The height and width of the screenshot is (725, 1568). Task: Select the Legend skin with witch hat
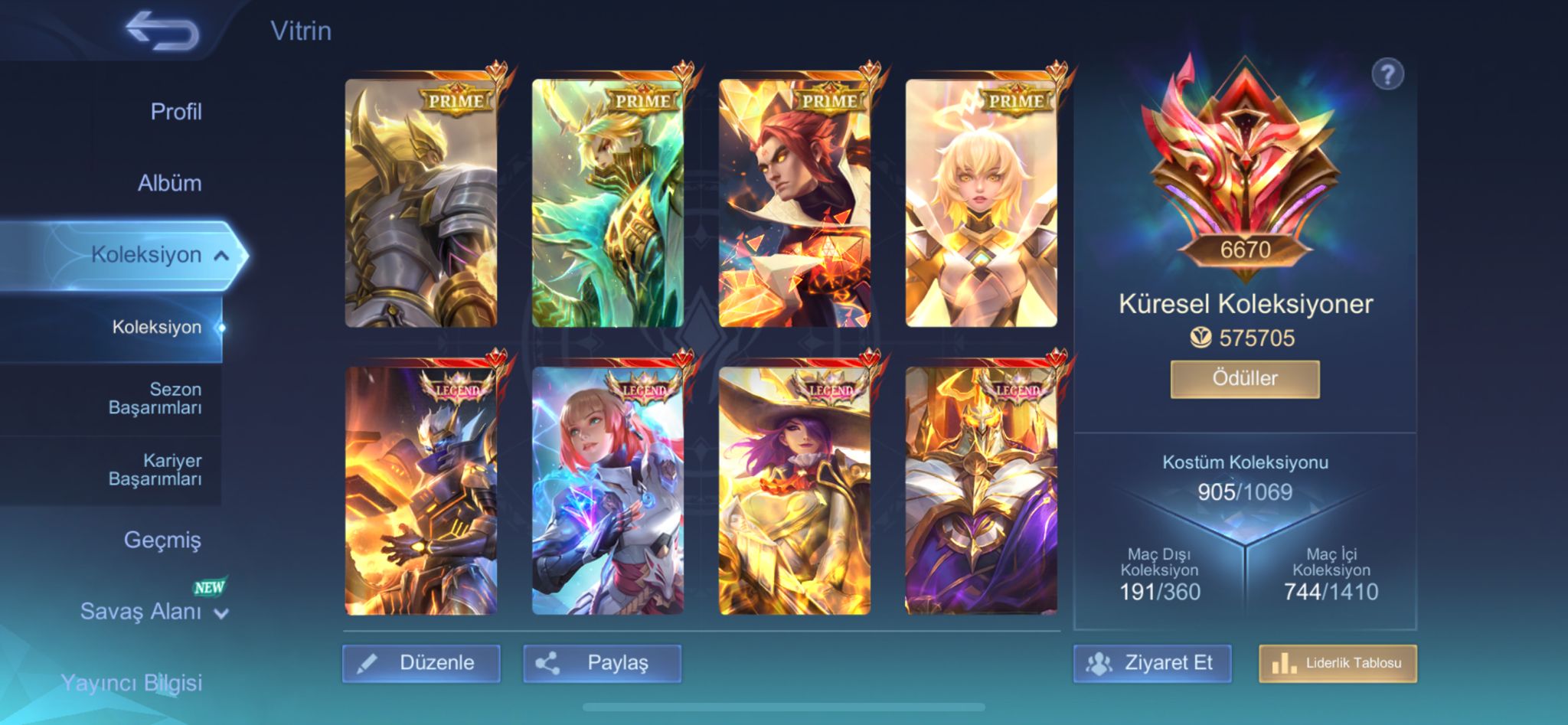tap(795, 491)
